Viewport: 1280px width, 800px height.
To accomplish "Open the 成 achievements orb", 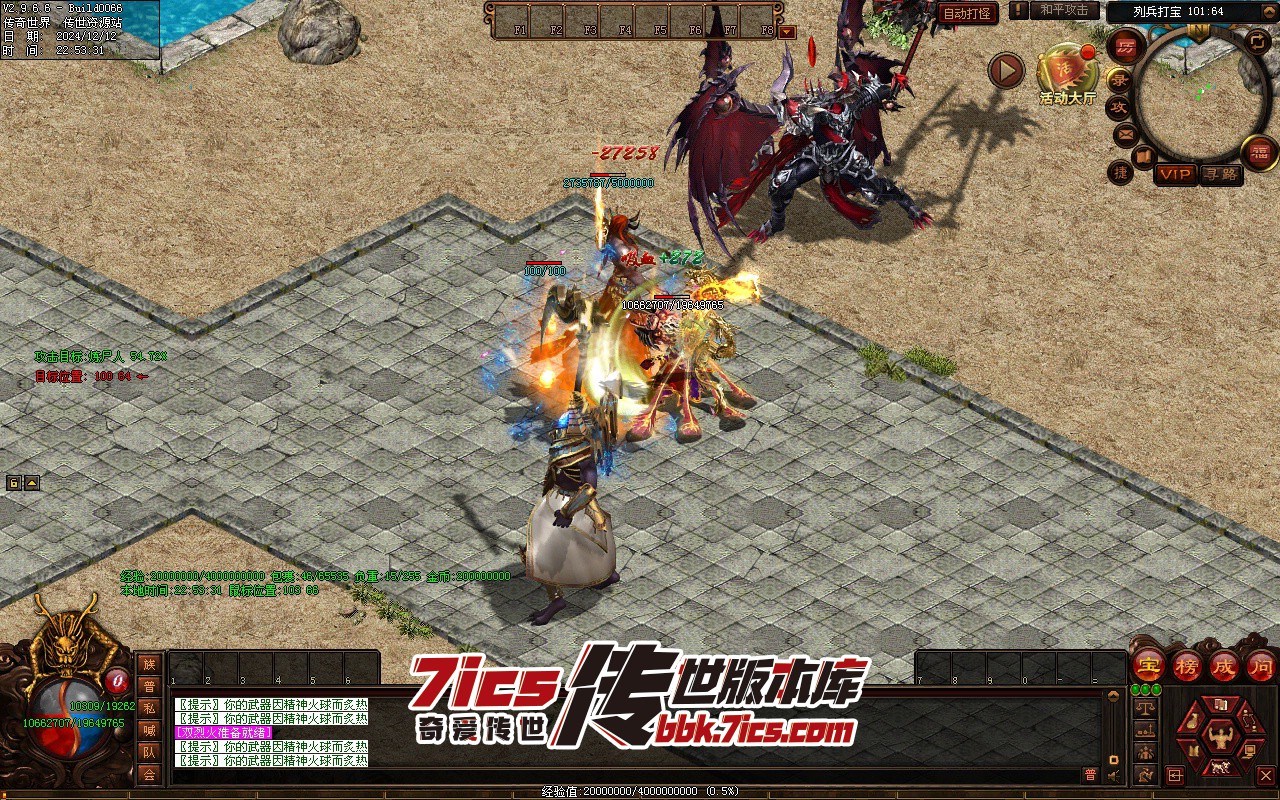I will click(1224, 664).
